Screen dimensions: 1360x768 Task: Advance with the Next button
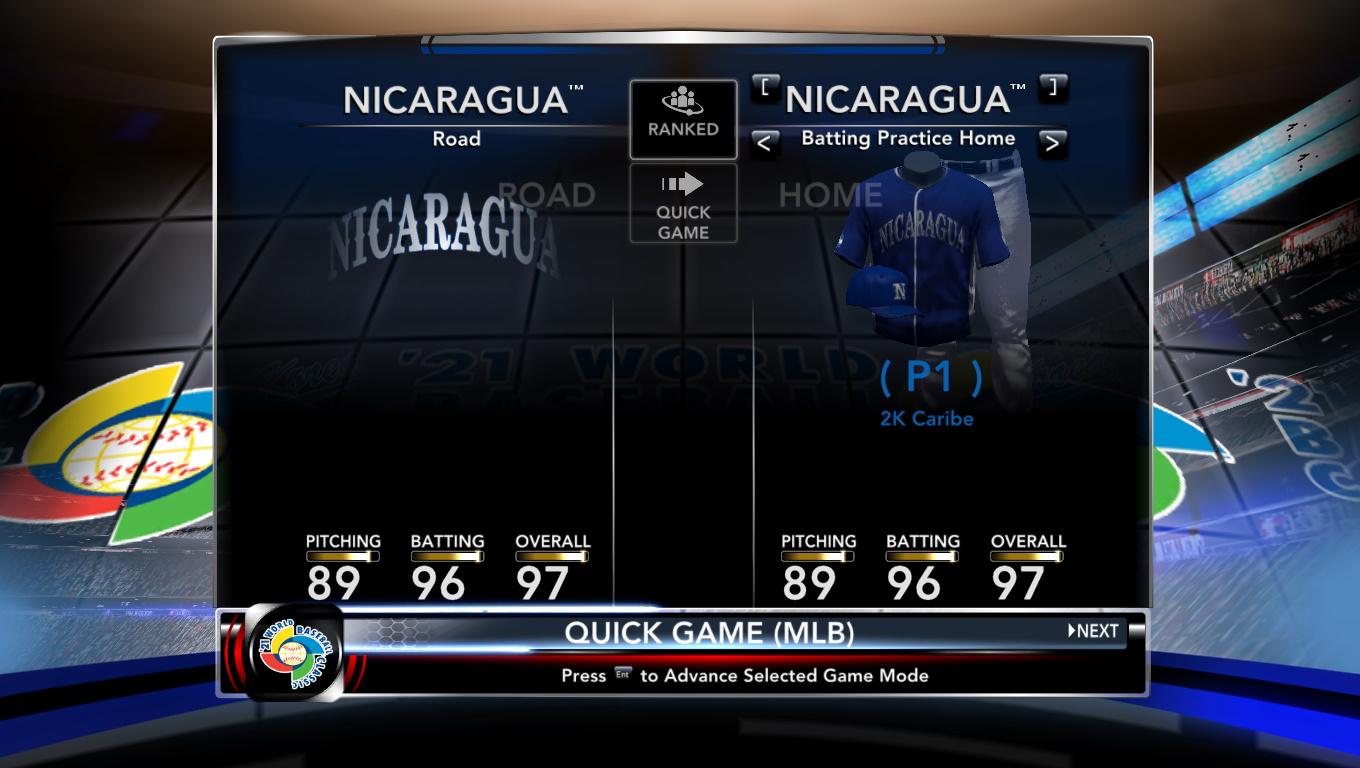[1093, 631]
